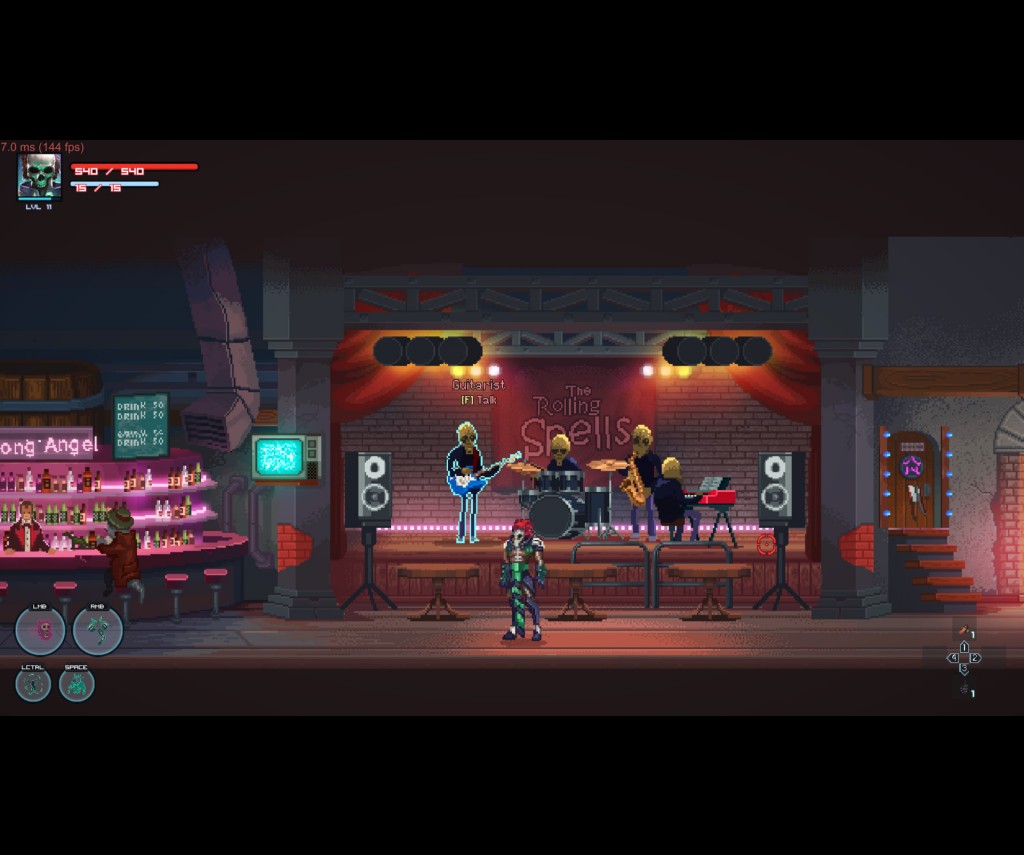Select the SPACE ability icon

(x=76, y=684)
